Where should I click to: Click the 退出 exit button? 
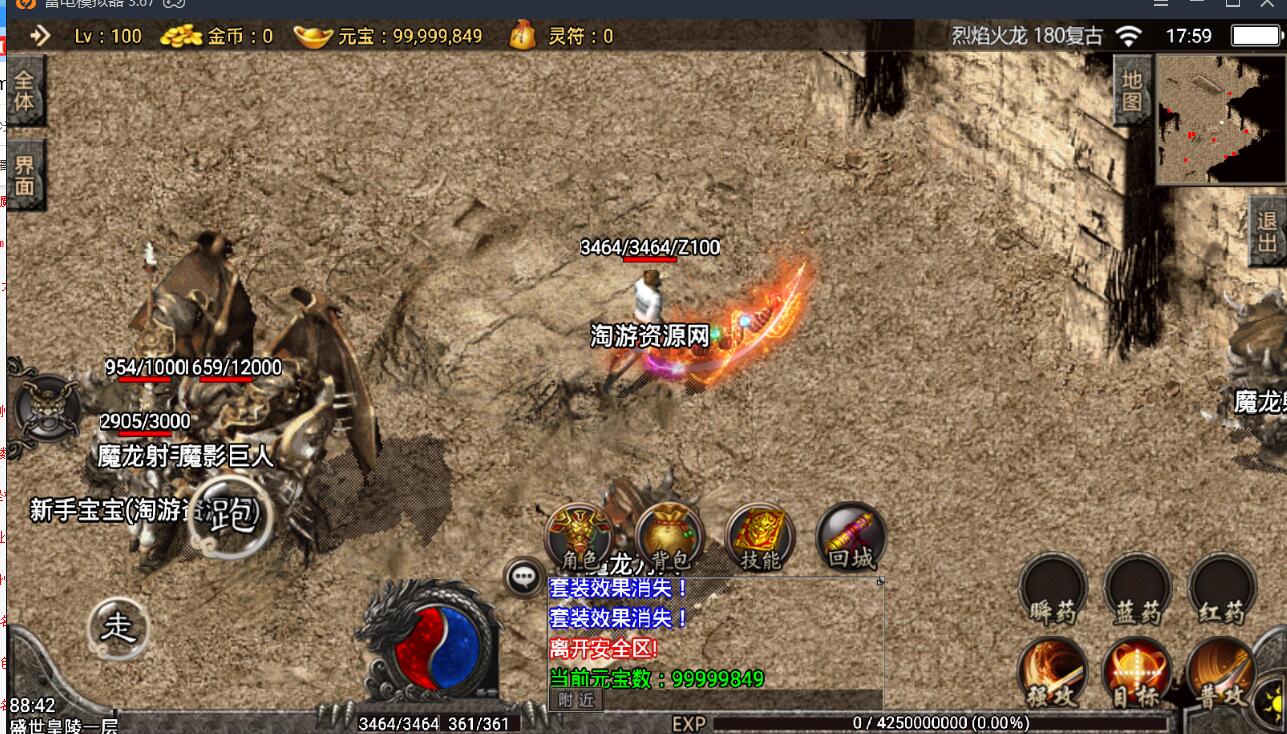1268,231
